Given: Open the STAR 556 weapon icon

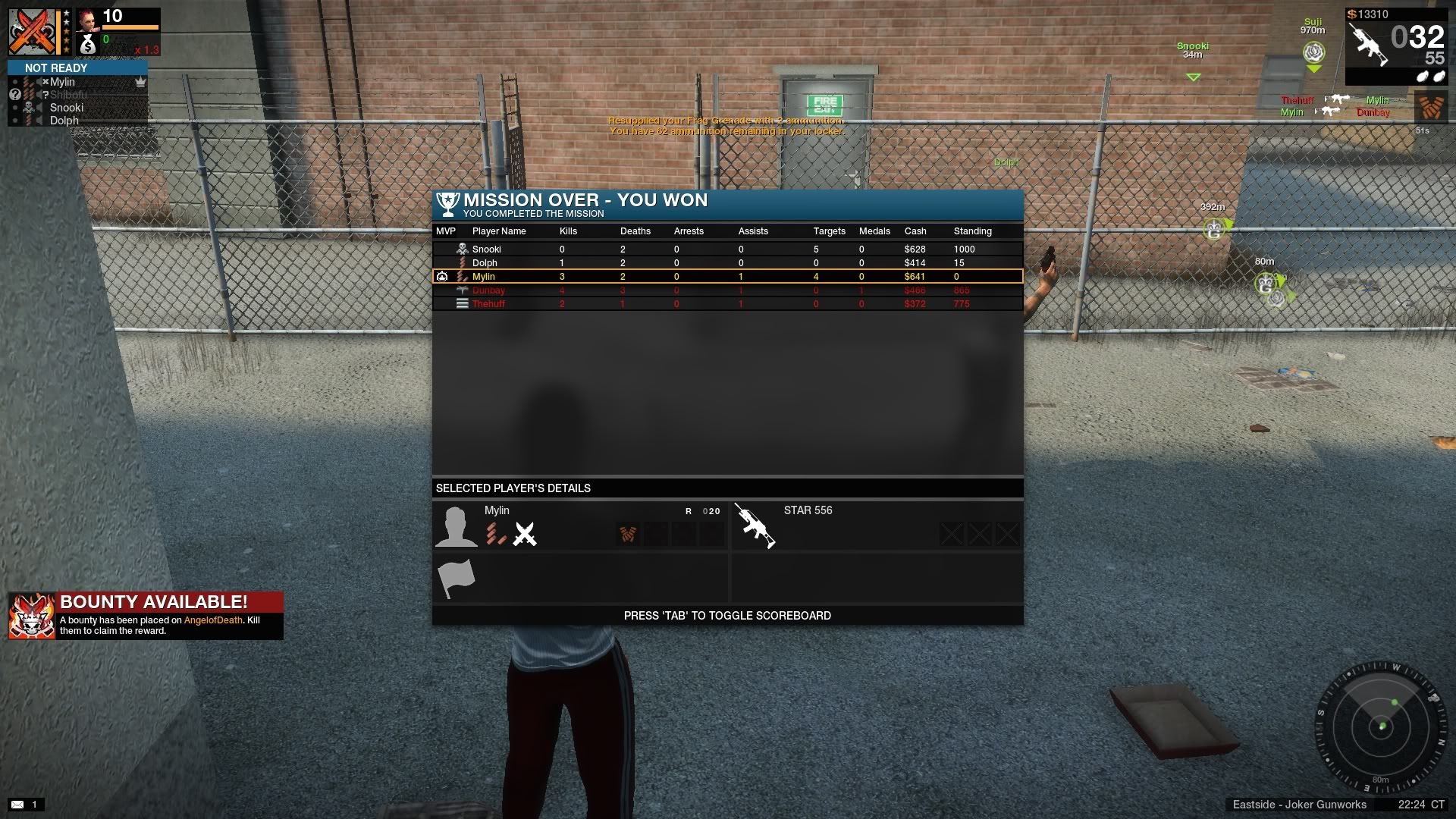Looking at the screenshot, I should tap(755, 525).
